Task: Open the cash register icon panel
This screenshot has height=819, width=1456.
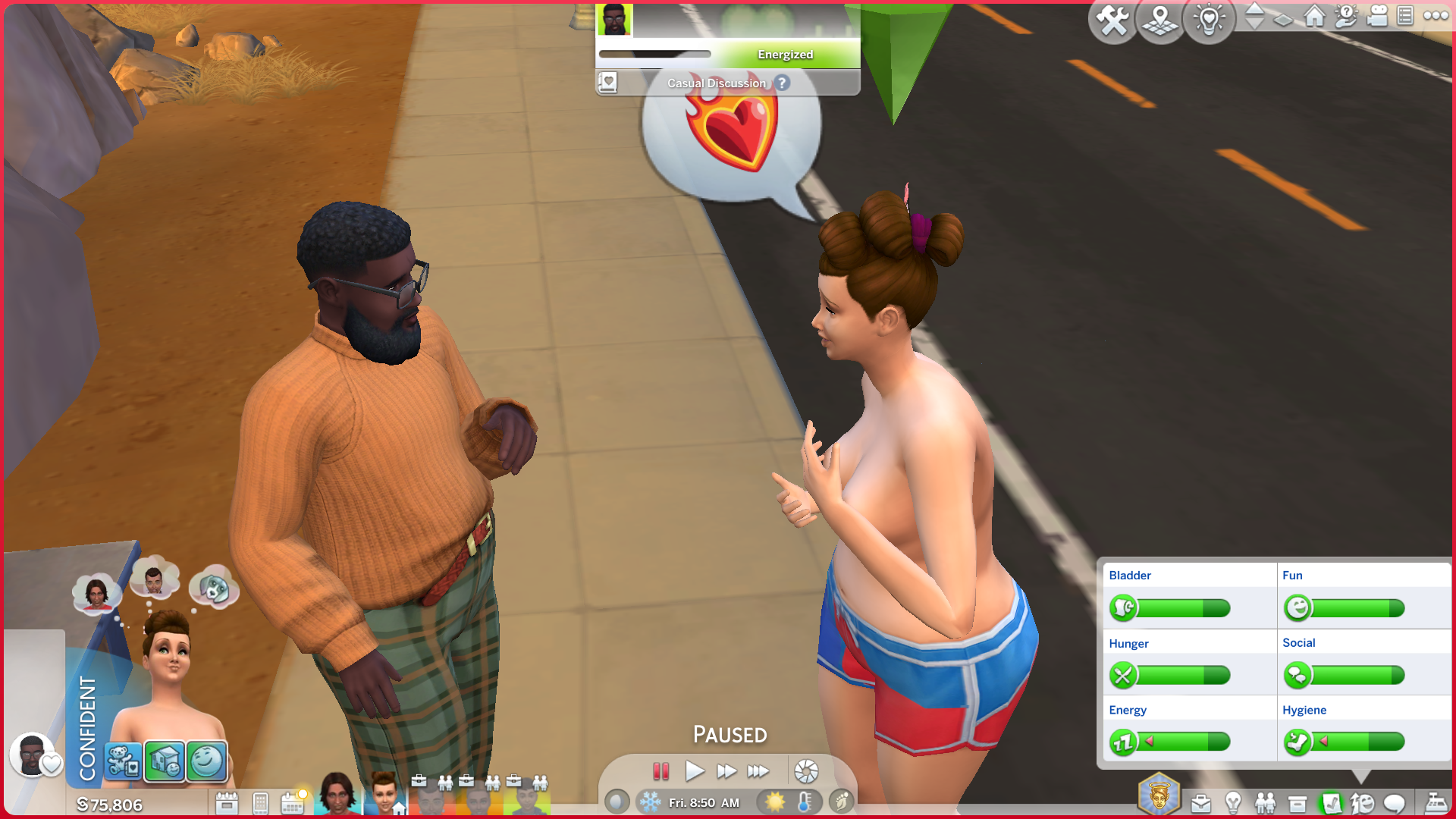Action: click(1436, 802)
